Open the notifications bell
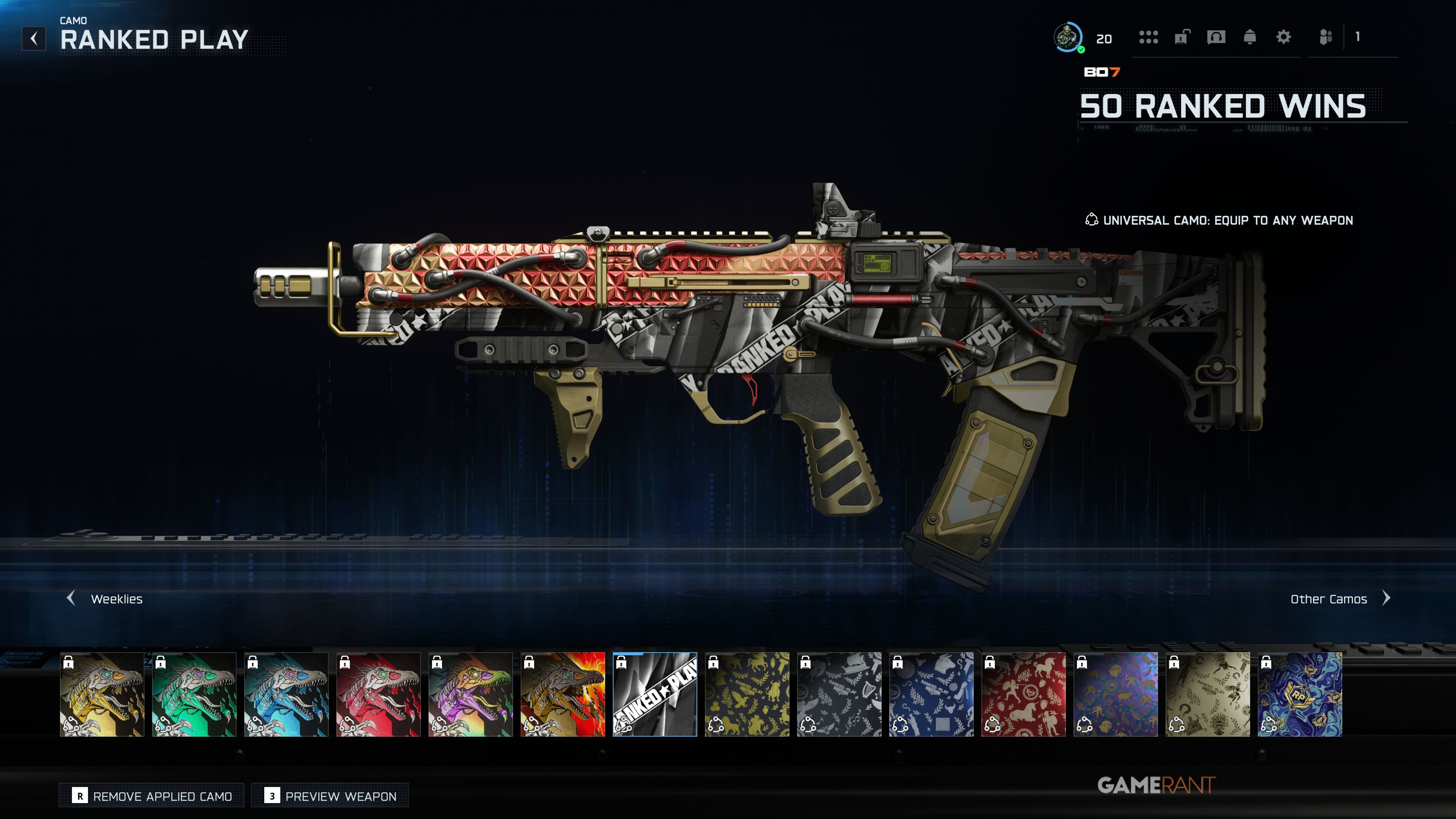The height and width of the screenshot is (819, 1456). (x=1250, y=37)
